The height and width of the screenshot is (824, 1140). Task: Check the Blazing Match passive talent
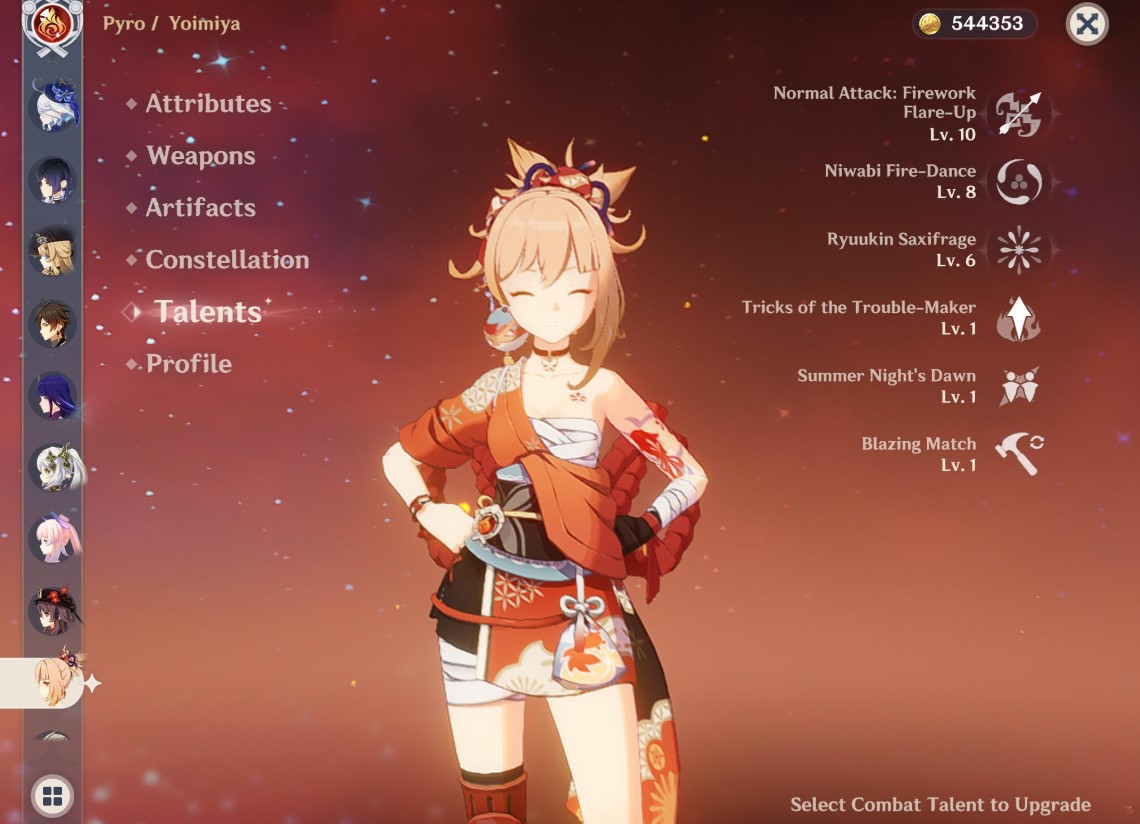1018,454
